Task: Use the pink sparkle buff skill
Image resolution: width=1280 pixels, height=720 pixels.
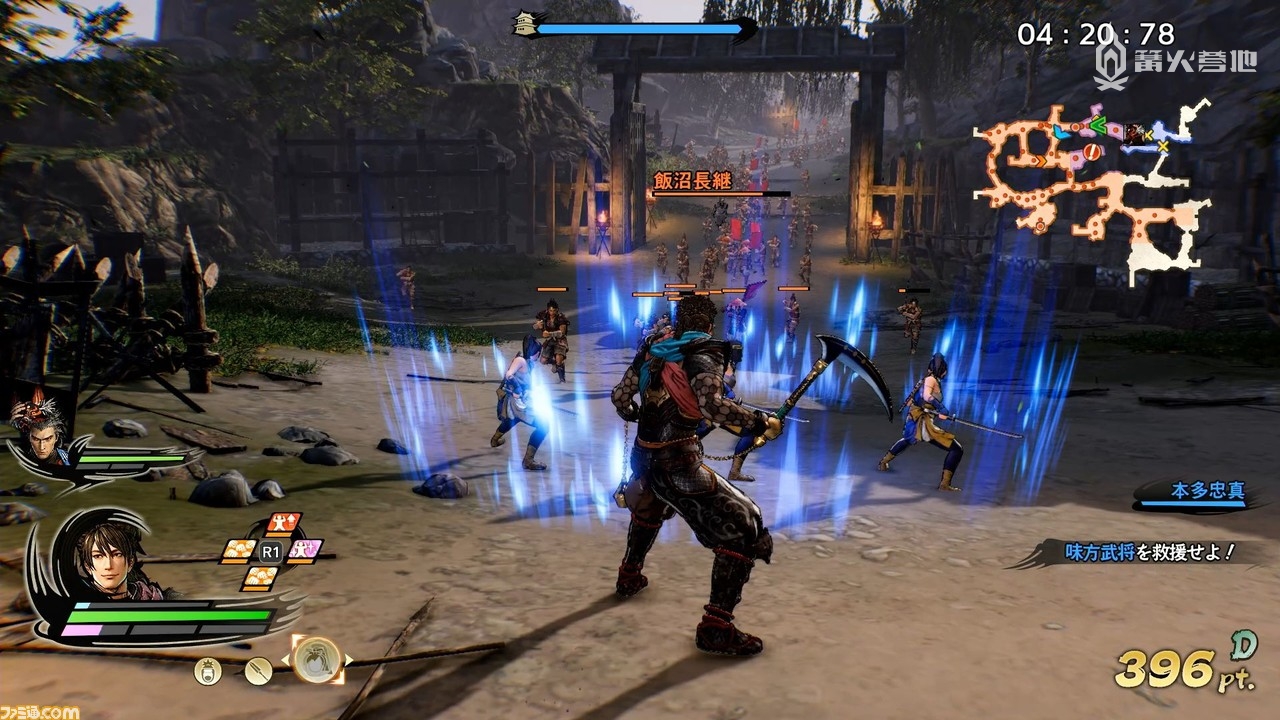Action: click(306, 549)
